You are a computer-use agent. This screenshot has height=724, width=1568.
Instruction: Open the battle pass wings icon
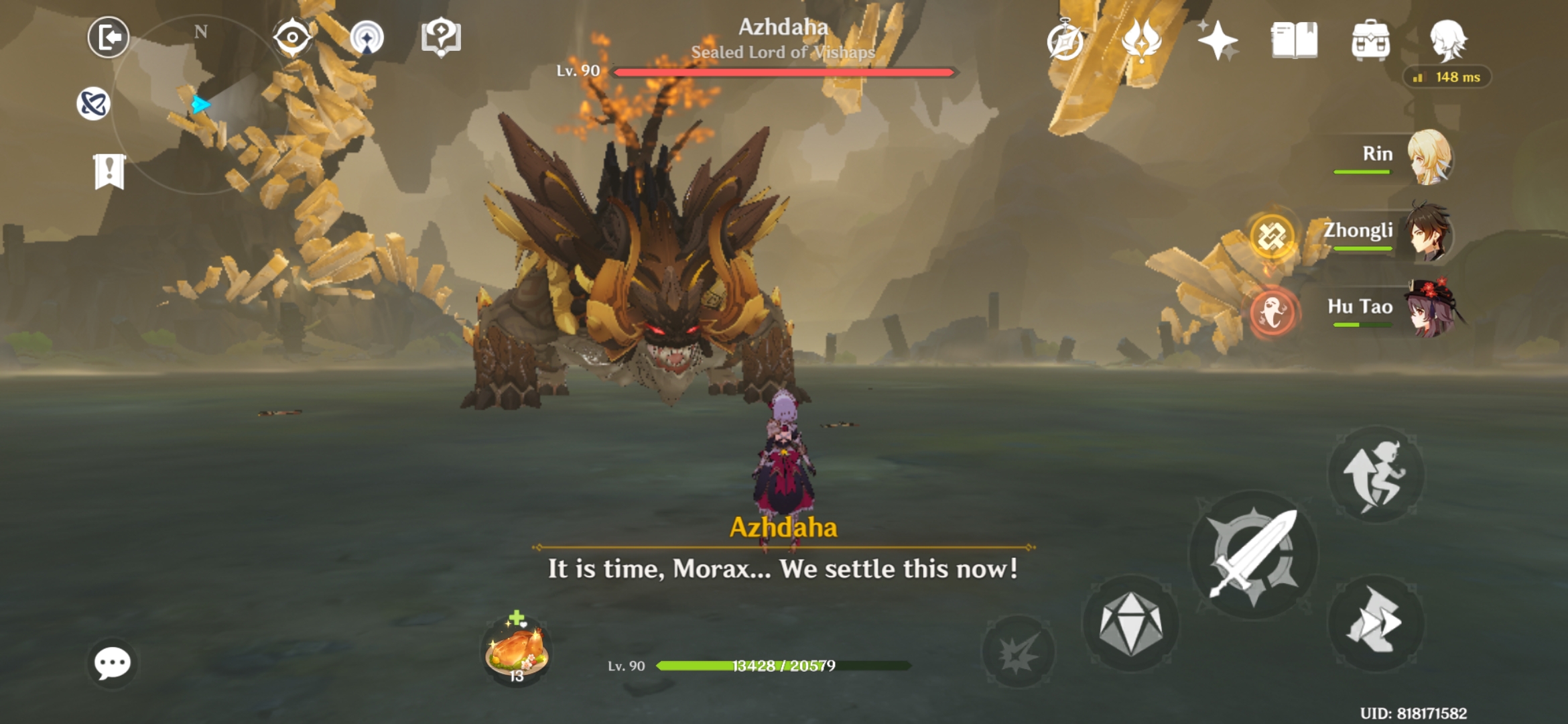[1140, 42]
